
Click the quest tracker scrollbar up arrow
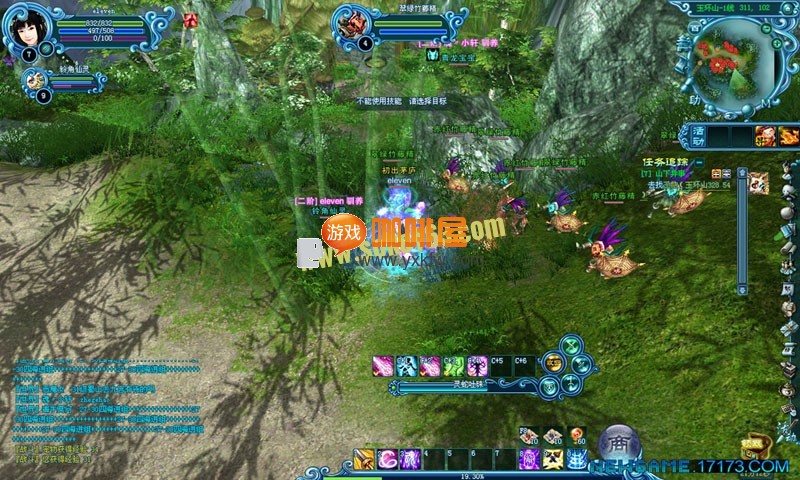pos(742,172)
